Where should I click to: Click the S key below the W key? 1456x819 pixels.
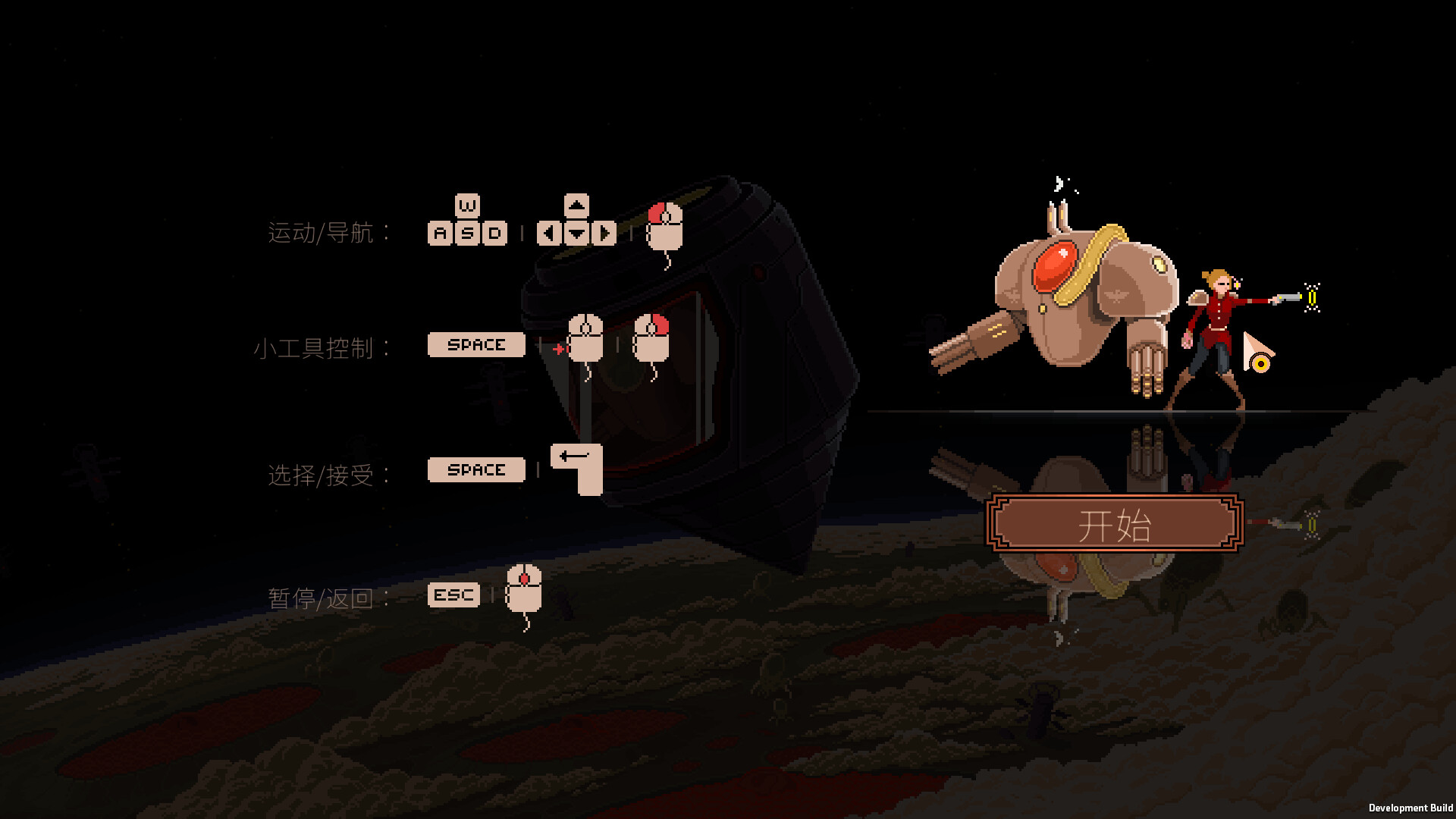467,233
